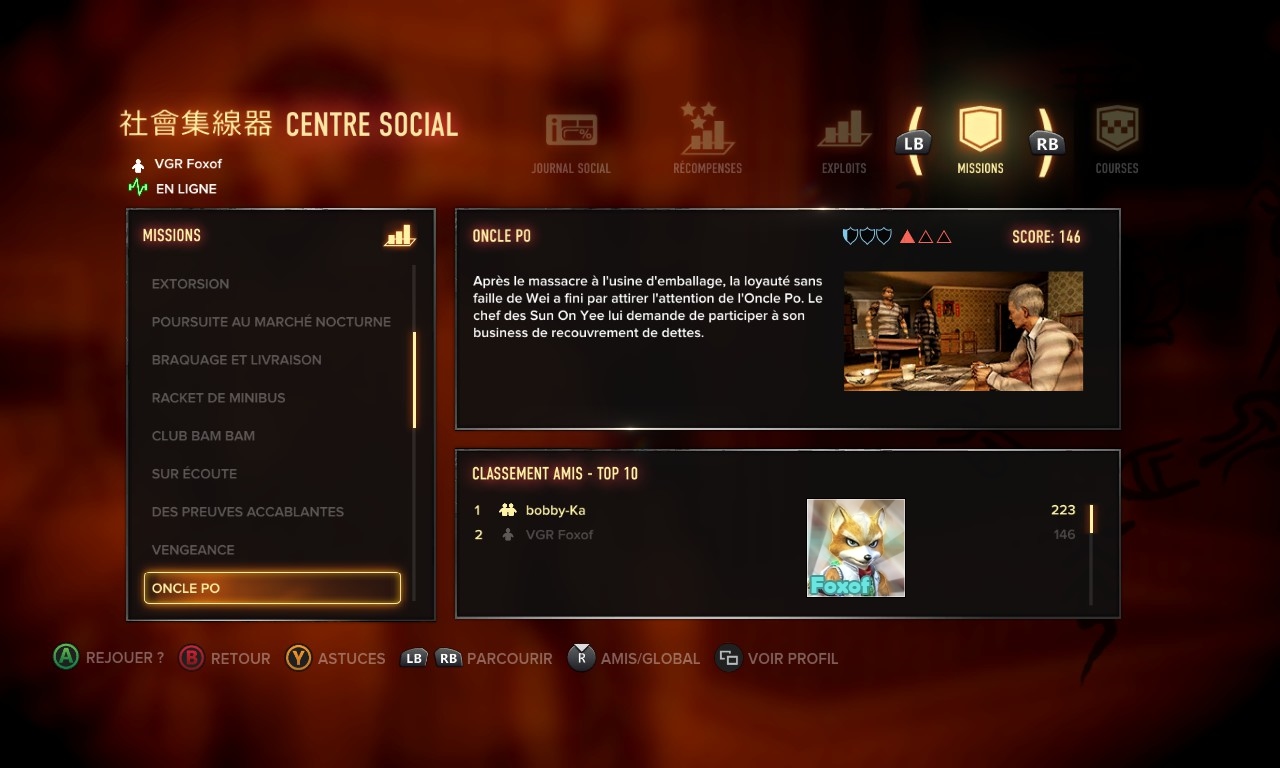This screenshot has height=768, width=1280.
Task: Open the Braquage et Livraison mission
Action: tap(236, 360)
